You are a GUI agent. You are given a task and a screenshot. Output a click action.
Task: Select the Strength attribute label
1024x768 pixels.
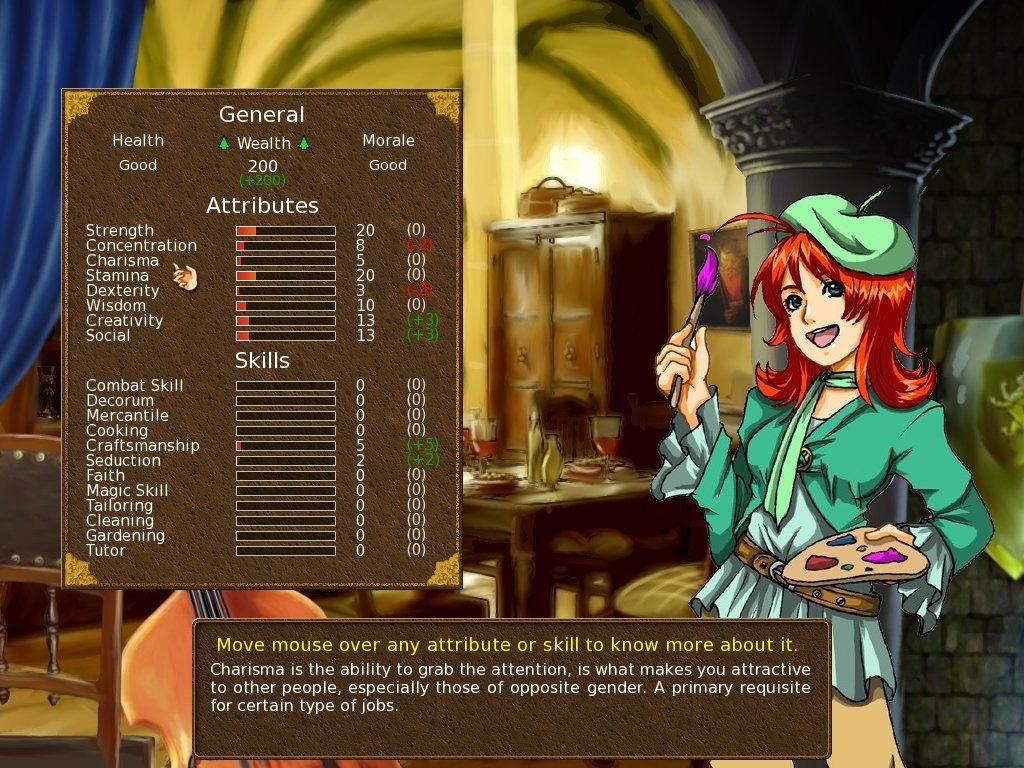(120, 231)
